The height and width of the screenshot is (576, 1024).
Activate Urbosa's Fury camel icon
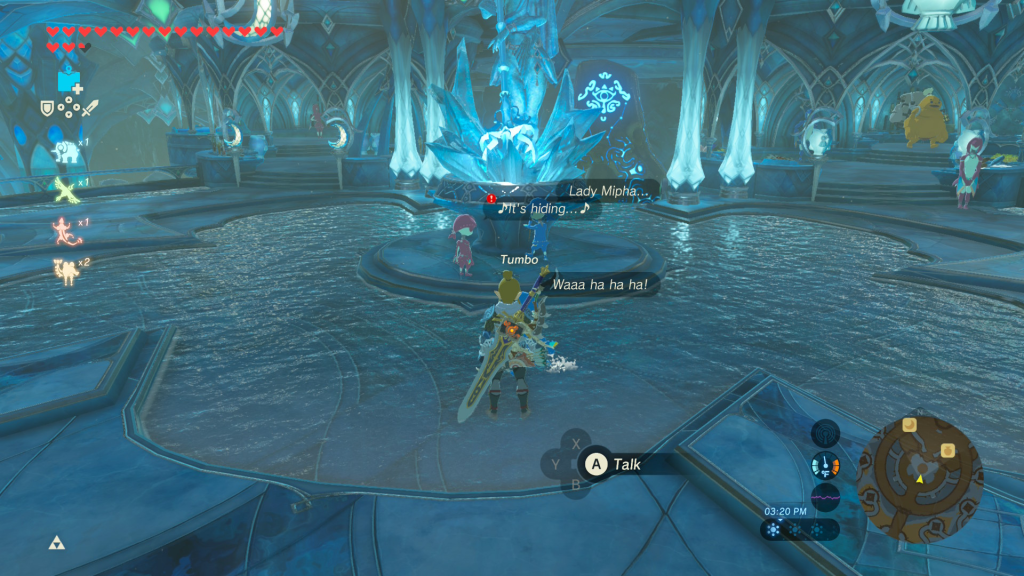[x=66, y=270]
